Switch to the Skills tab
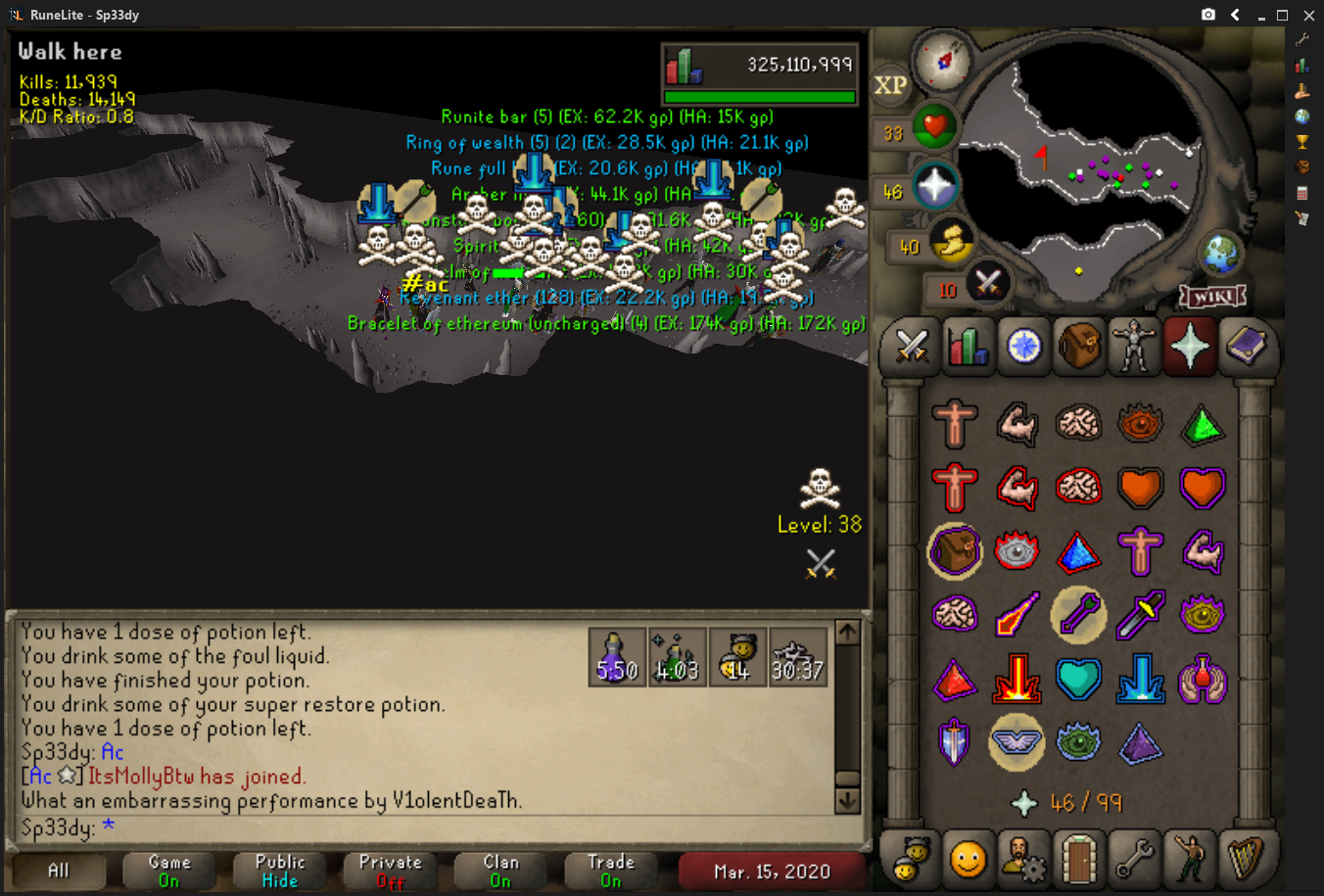This screenshot has height=896, width=1324. [968, 347]
